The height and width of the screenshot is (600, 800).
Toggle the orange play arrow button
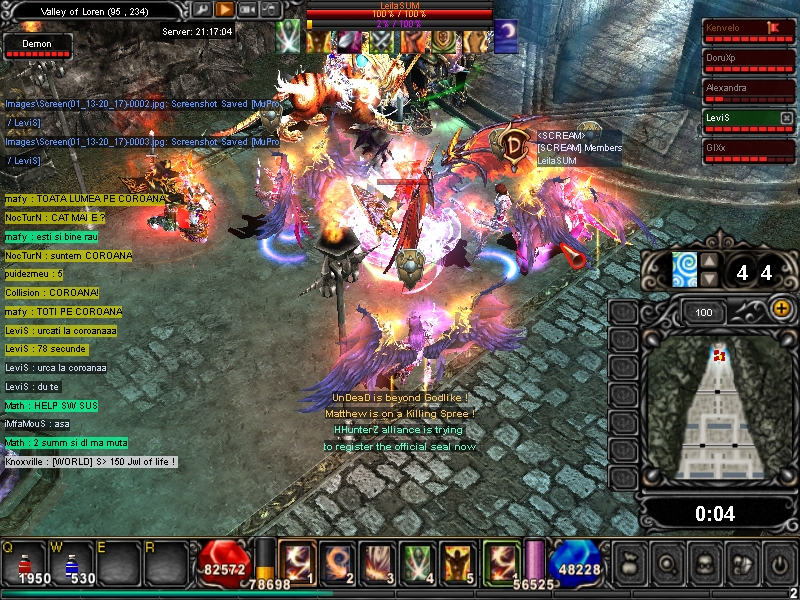point(225,10)
